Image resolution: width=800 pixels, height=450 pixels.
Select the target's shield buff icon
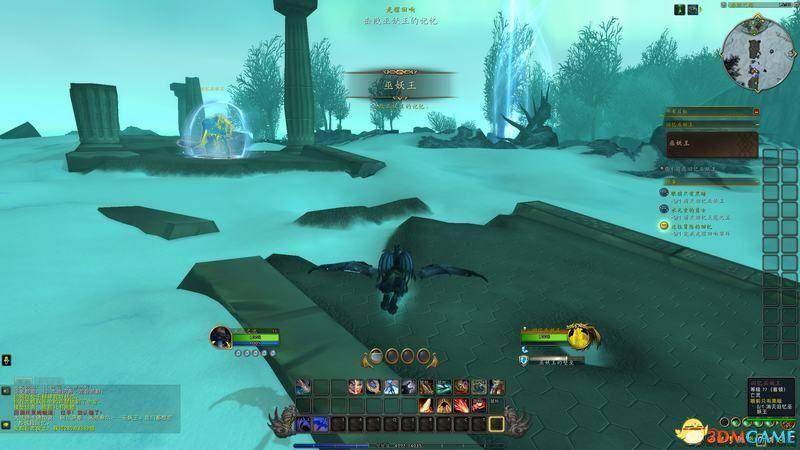524,359
